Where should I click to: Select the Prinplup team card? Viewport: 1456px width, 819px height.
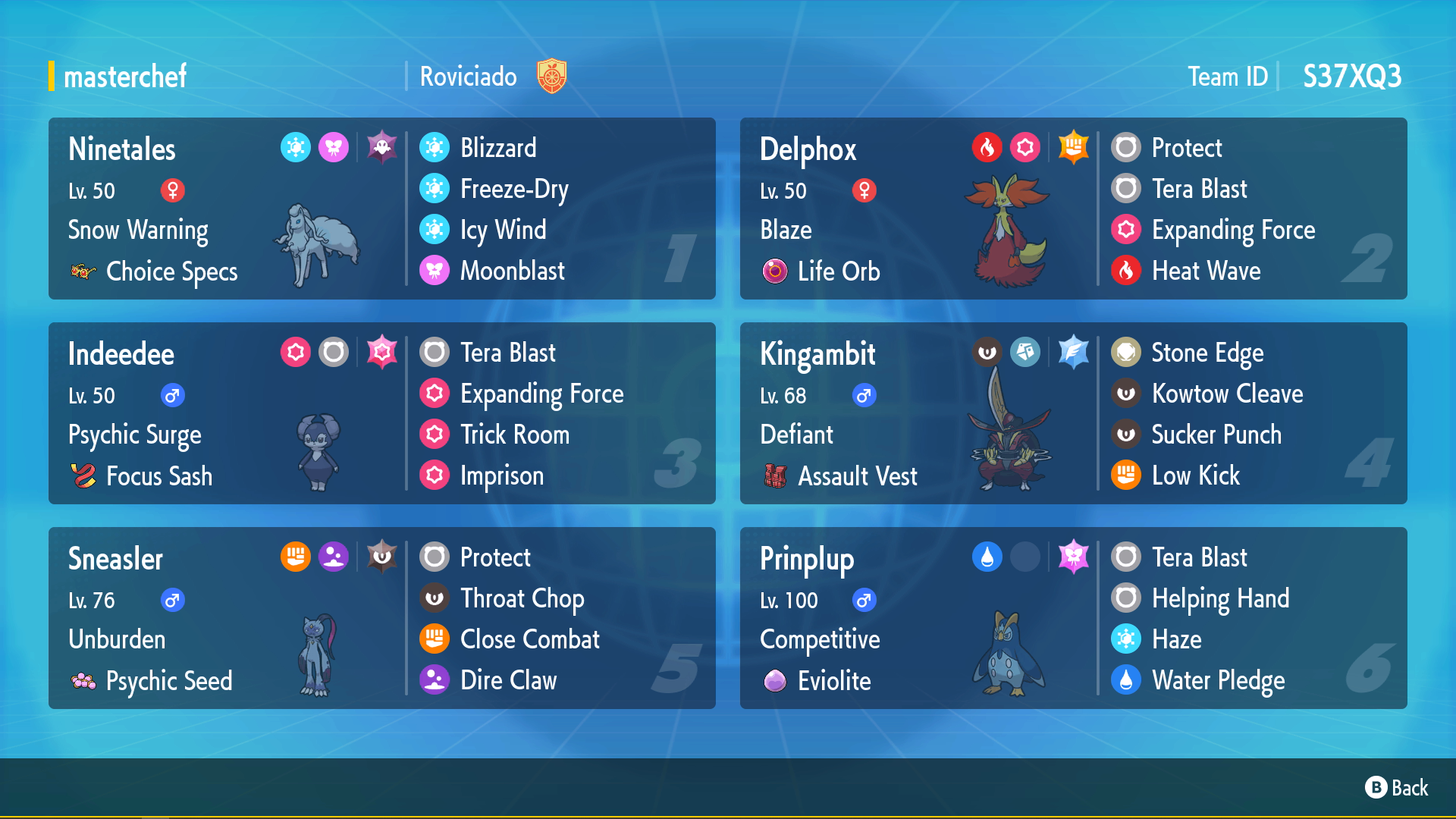click(x=1073, y=618)
